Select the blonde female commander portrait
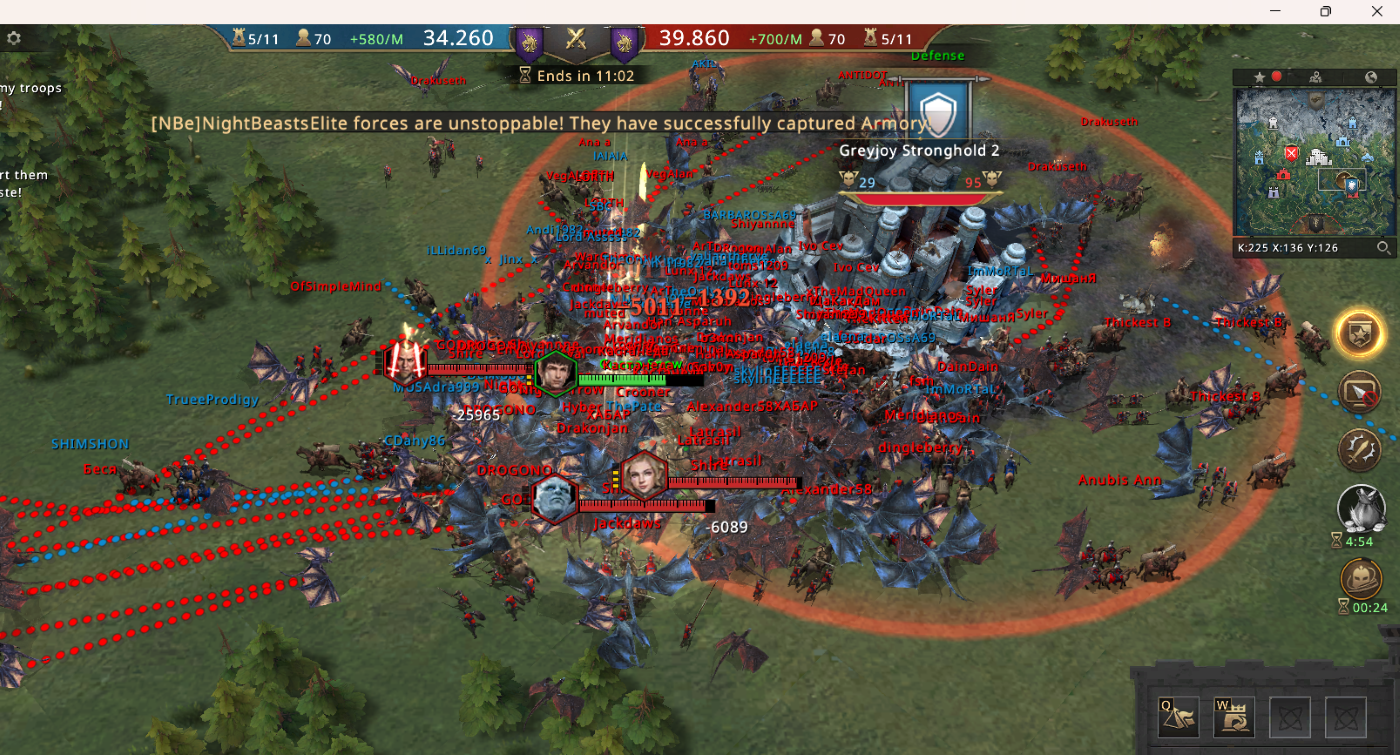Screen dimensions: 1400x755 pyautogui.click(x=642, y=475)
